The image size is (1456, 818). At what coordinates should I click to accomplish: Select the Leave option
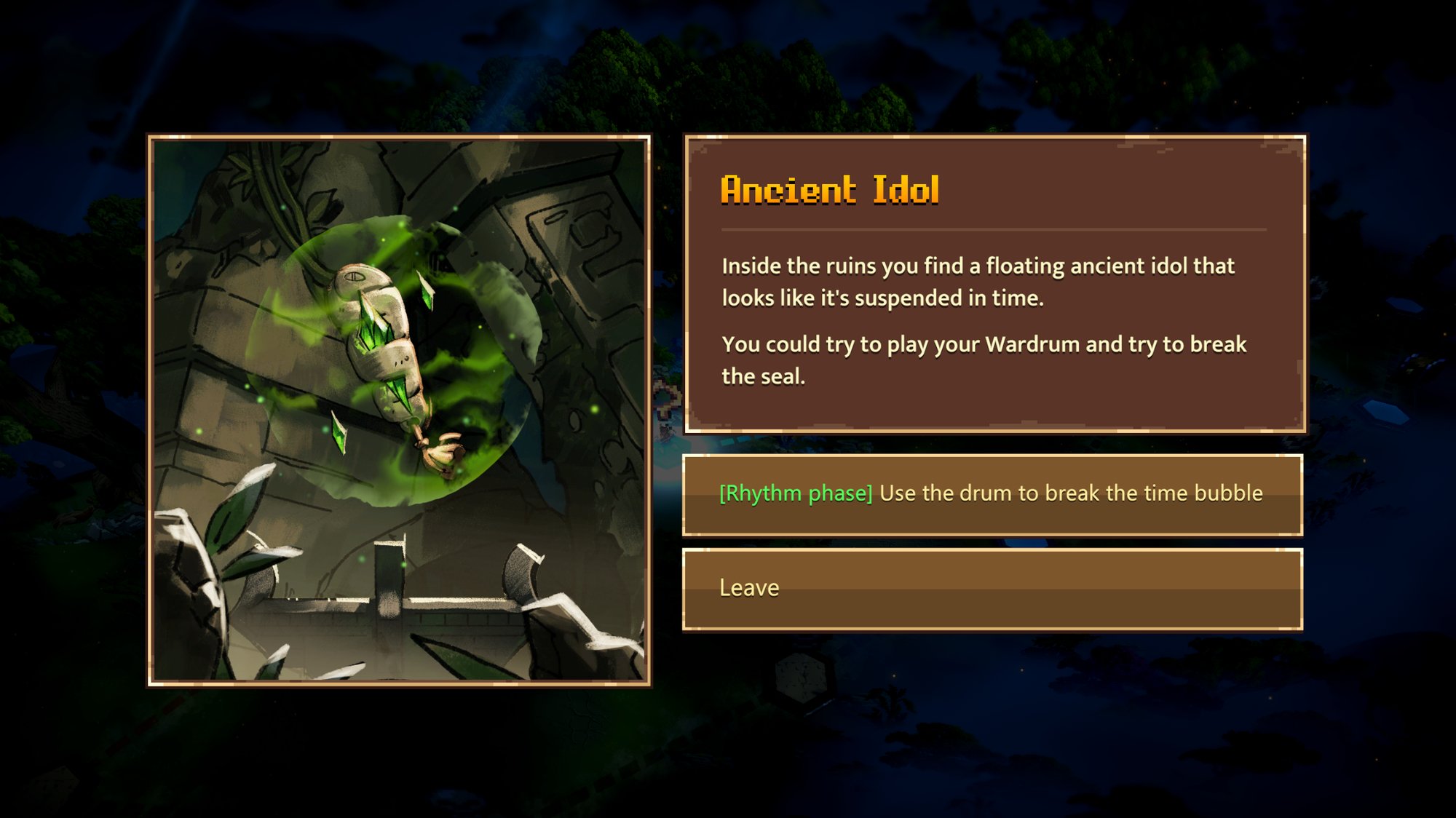(x=992, y=589)
